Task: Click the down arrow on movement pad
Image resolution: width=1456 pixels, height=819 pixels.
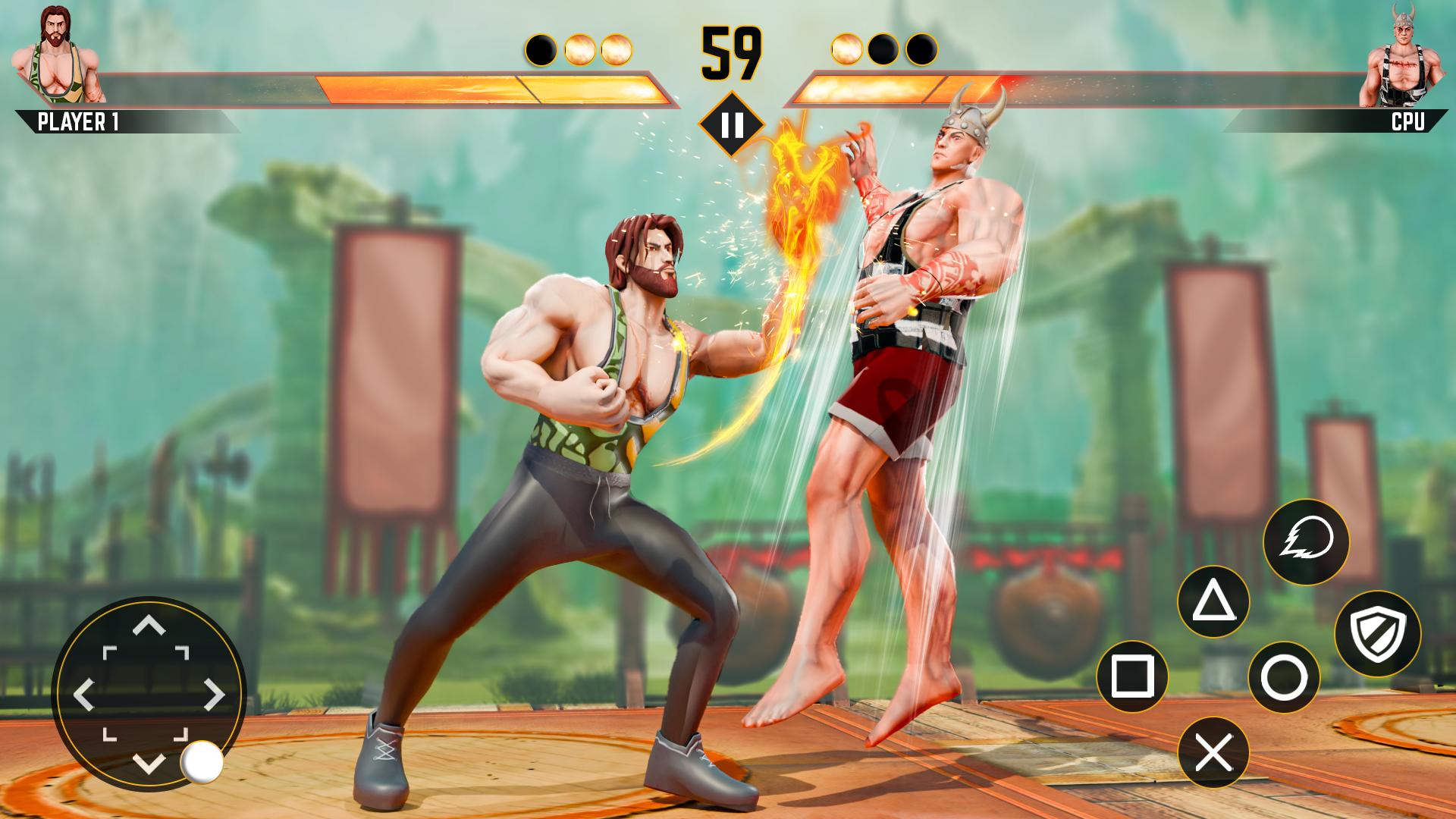Action: coord(149,762)
